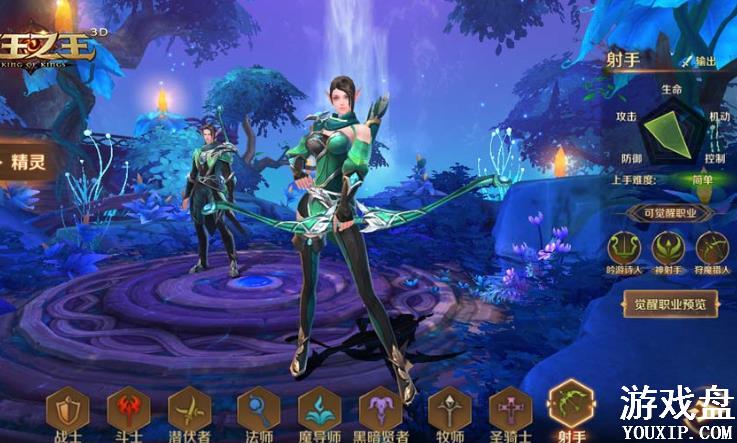Open the 觉醒职业预览 awakening preview button
The image size is (737, 443).
coord(670,304)
